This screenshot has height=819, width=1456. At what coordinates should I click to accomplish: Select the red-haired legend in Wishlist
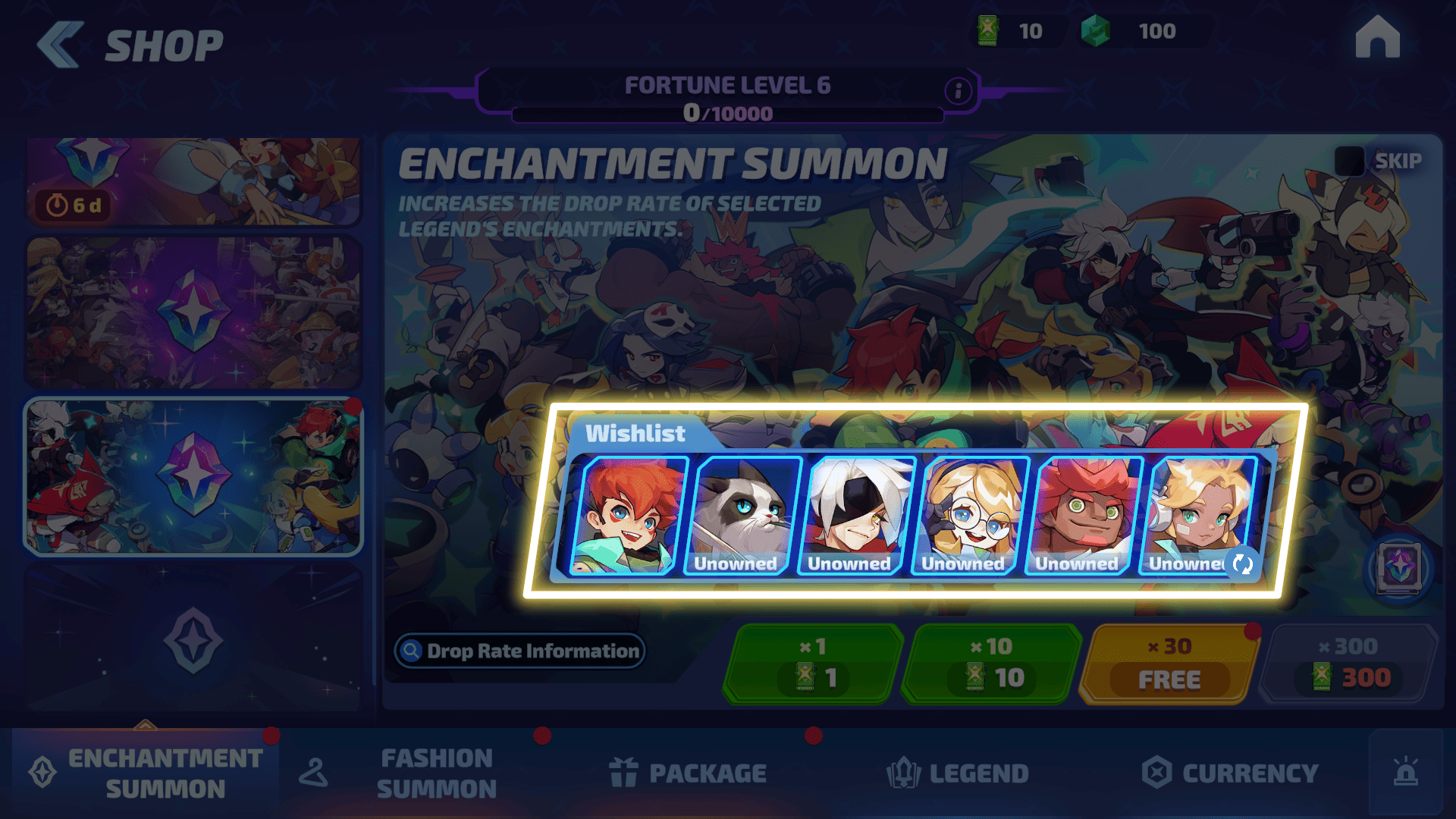626,516
